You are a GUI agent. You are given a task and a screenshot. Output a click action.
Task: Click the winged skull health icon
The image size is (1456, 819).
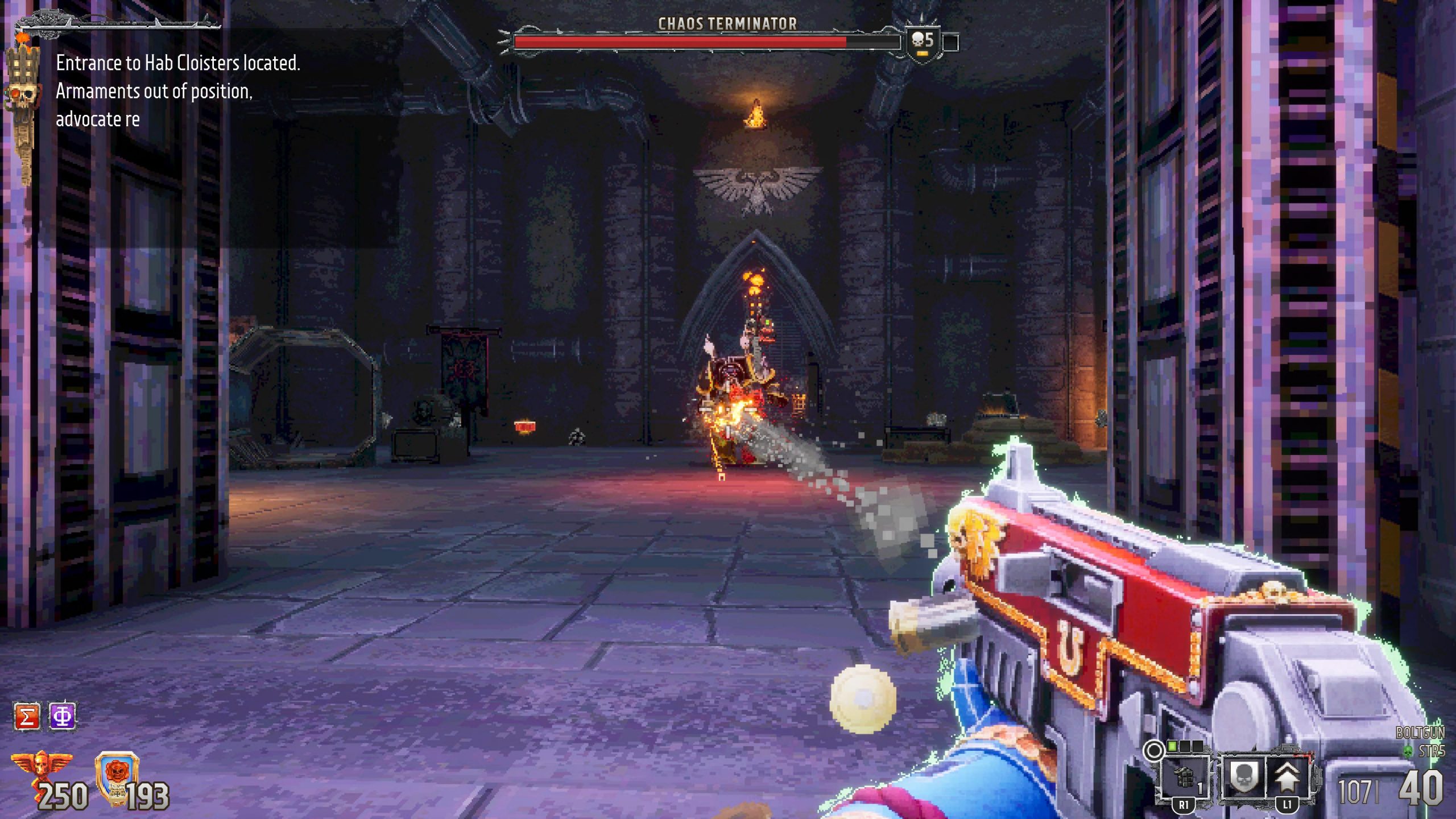[x=41, y=768]
